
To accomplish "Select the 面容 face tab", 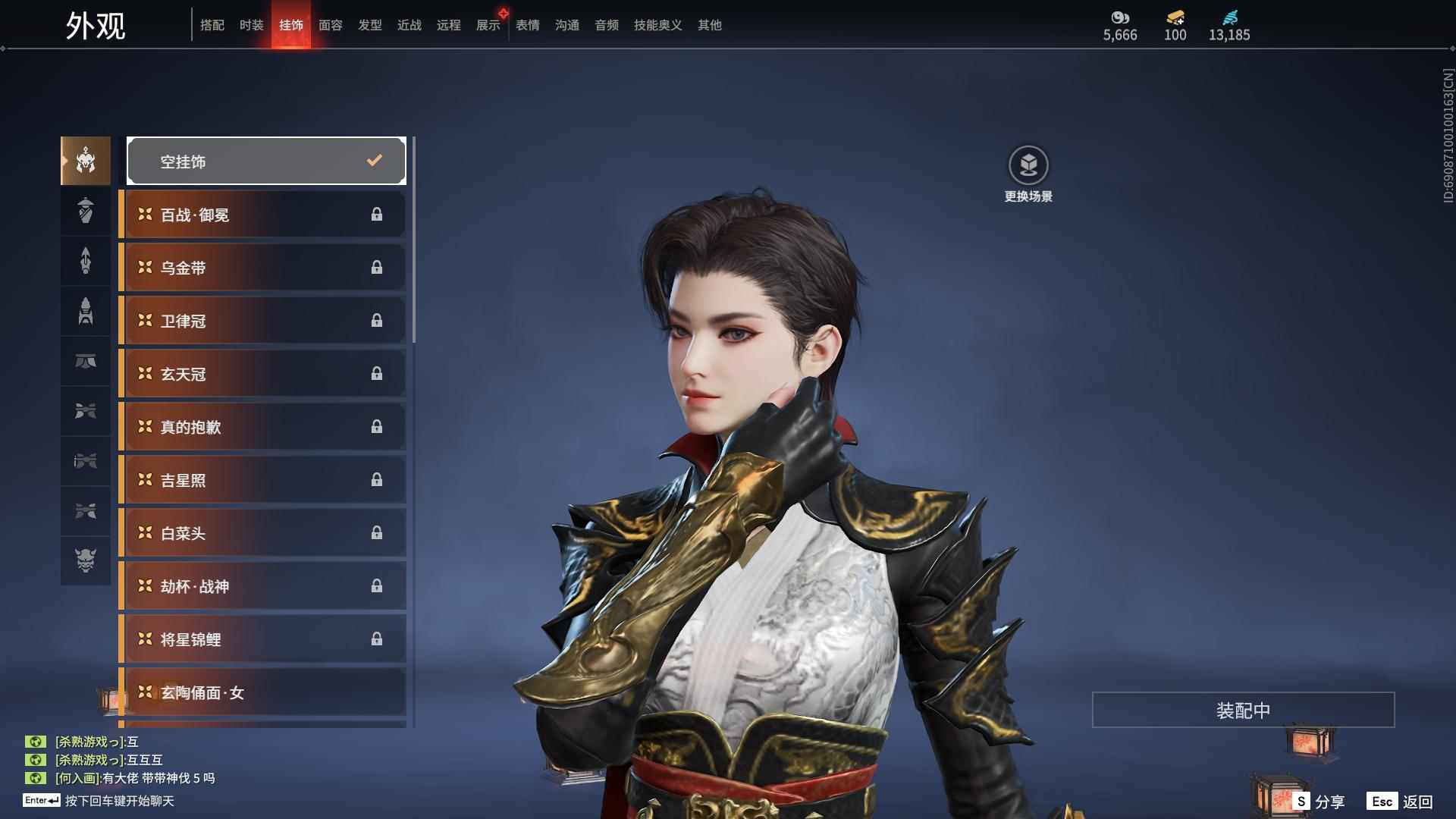I will [x=331, y=25].
